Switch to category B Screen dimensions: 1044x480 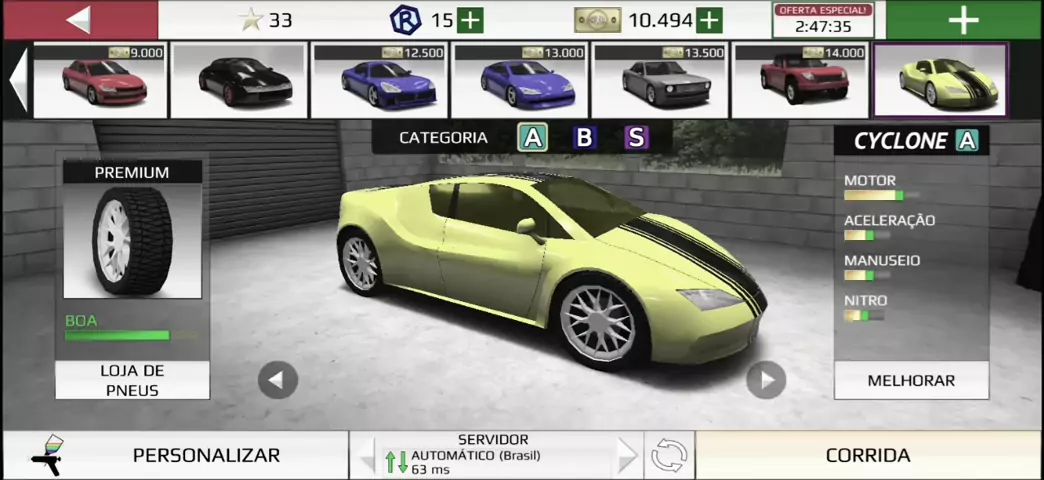point(584,138)
